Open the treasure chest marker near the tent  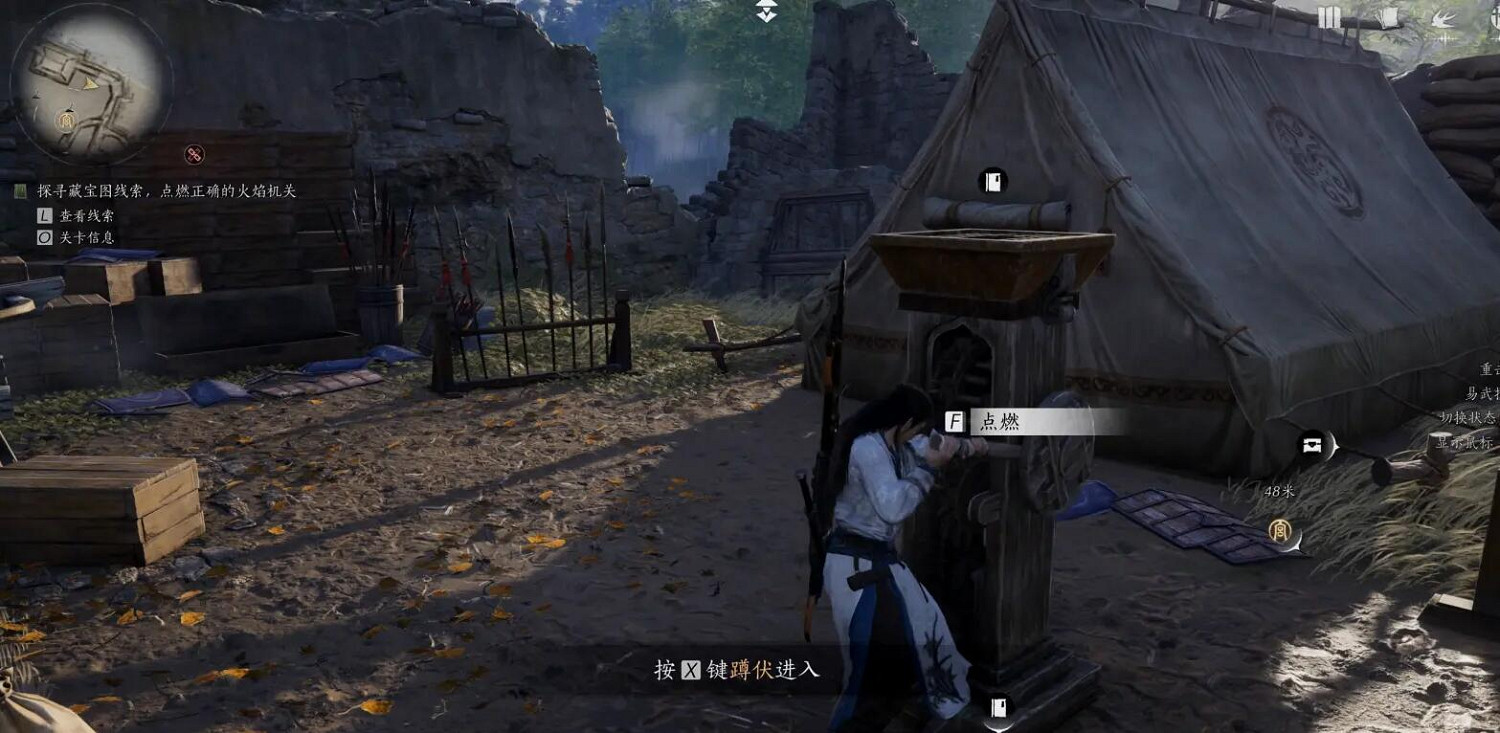pos(1313,447)
